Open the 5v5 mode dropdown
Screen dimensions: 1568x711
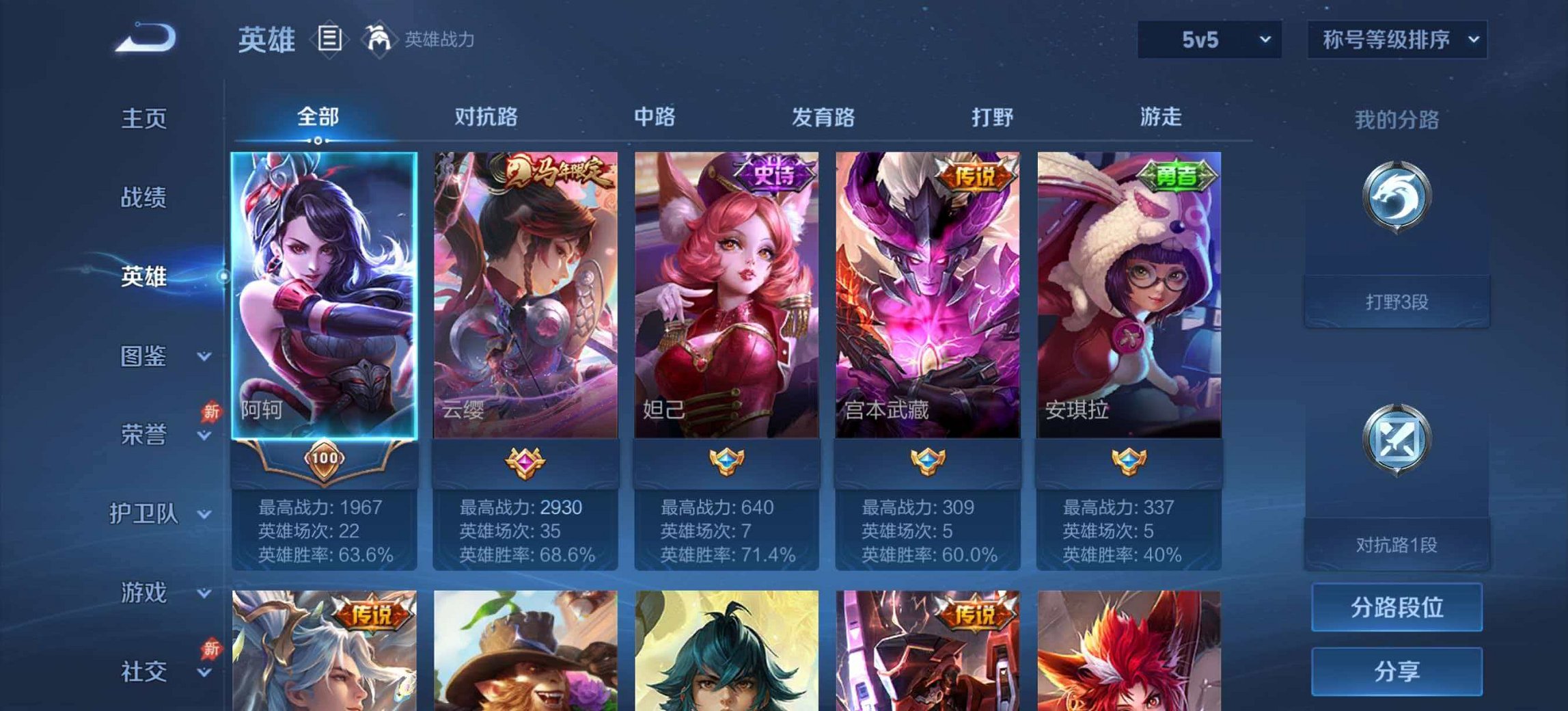(x=1211, y=39)
